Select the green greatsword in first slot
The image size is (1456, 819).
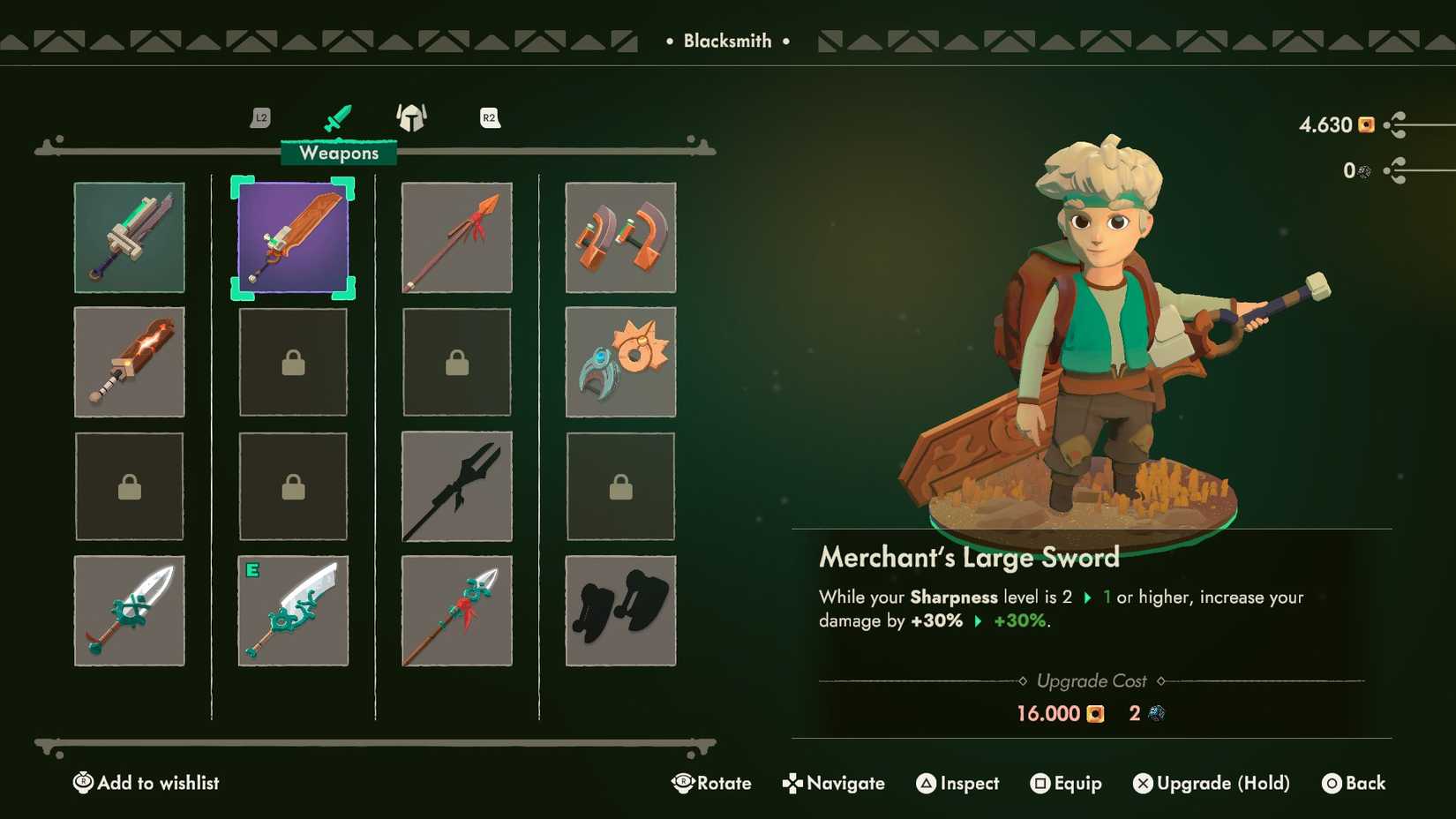pos(130,238)
